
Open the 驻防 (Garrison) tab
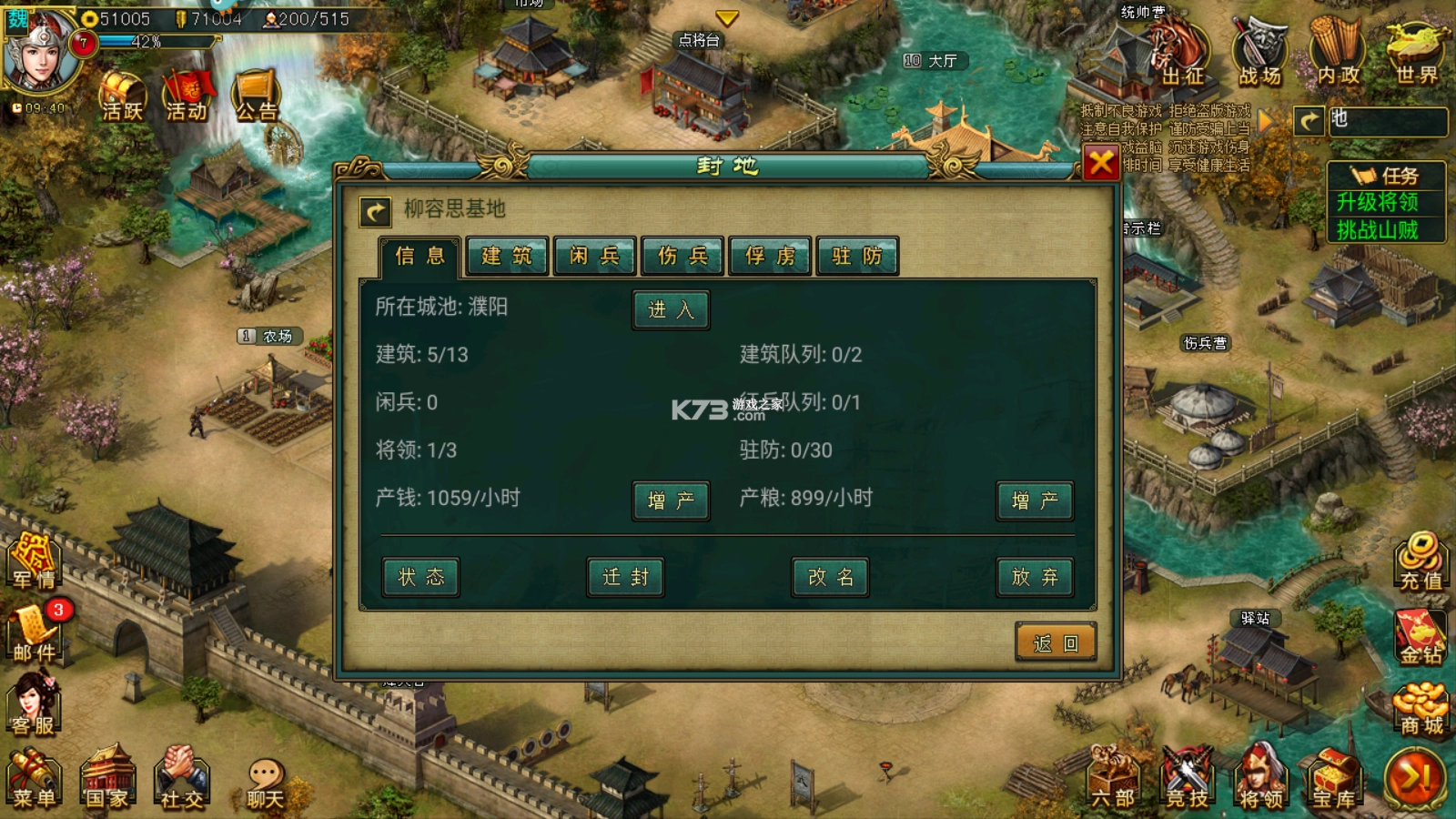[x=856, y=257]
